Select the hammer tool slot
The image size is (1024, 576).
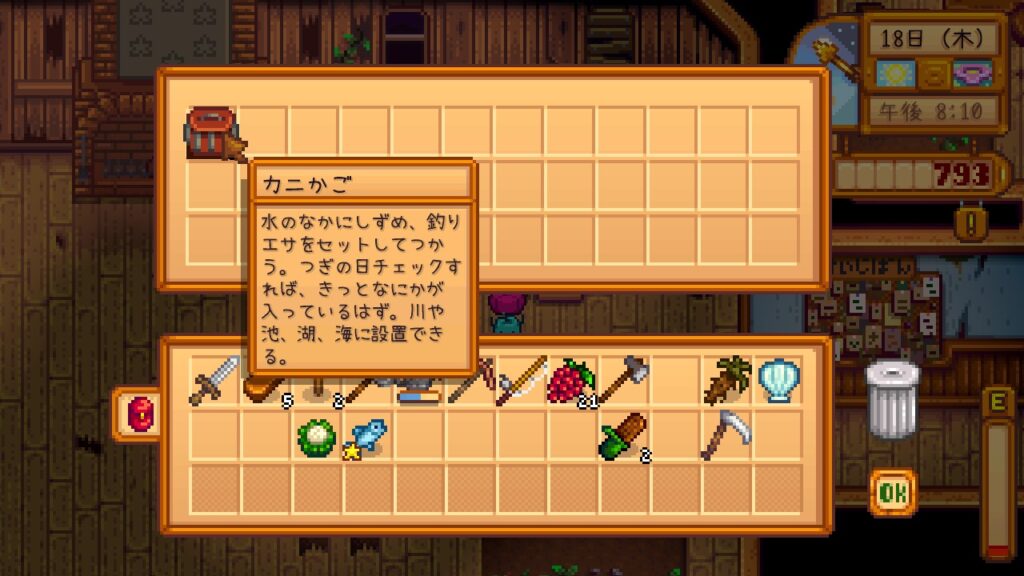coord(623,381)
